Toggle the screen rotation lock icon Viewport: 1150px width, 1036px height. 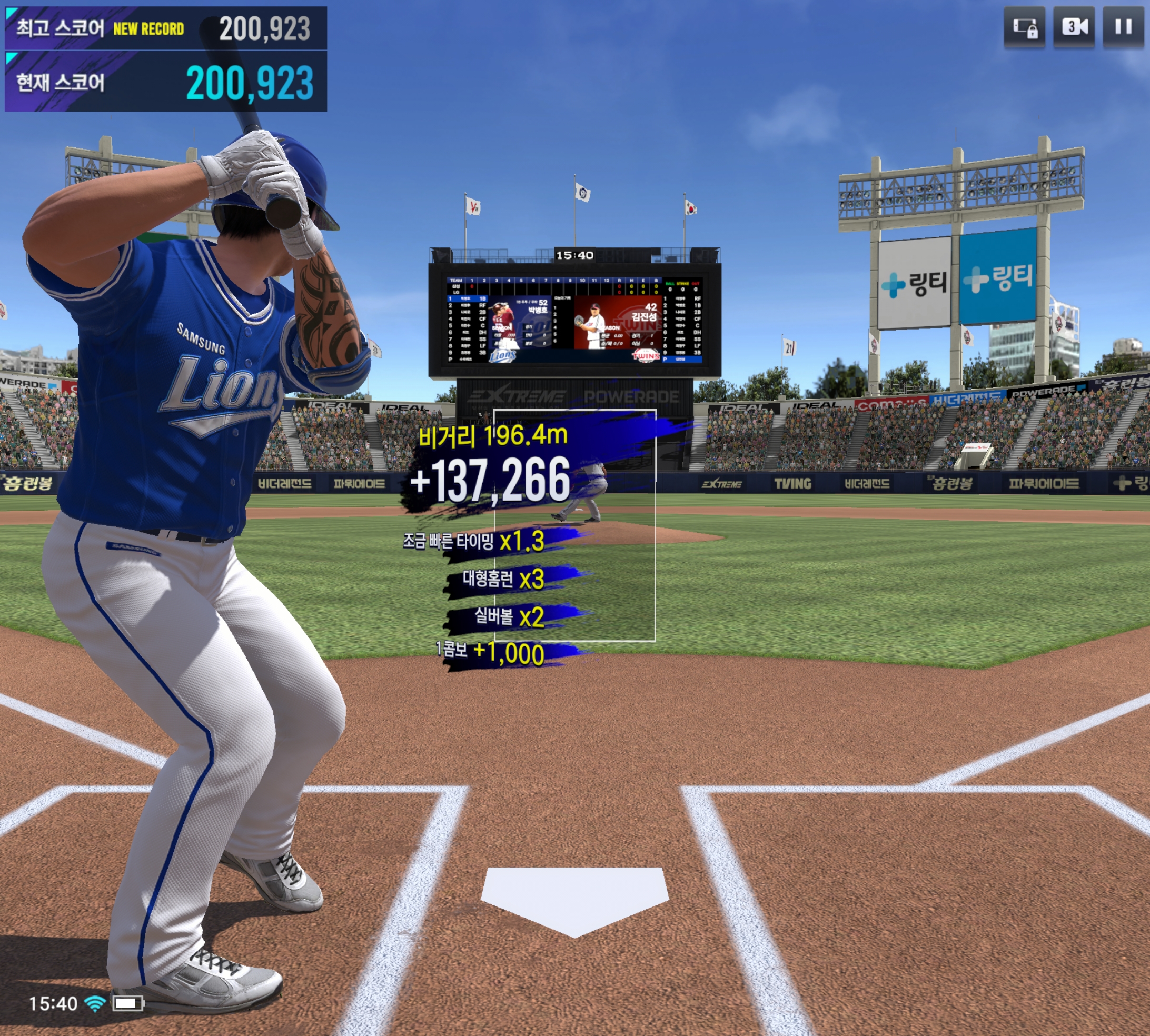tap(1024, 27)
